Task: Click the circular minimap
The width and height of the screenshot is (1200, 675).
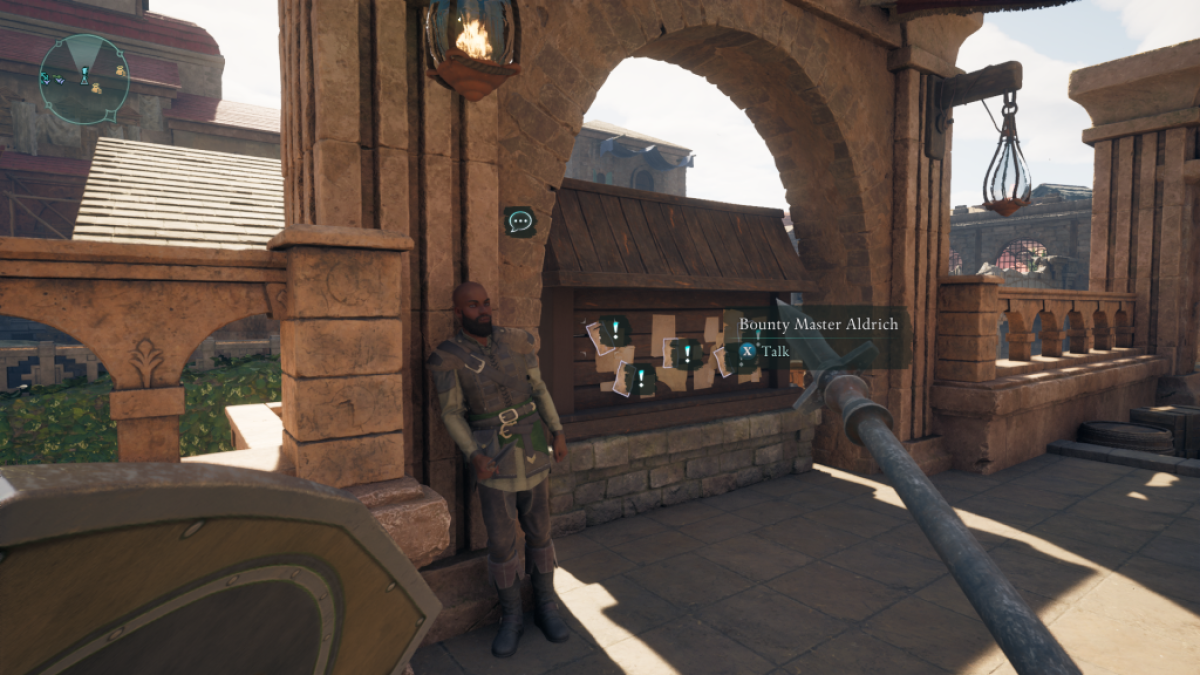Action: (x=84, y=79)
